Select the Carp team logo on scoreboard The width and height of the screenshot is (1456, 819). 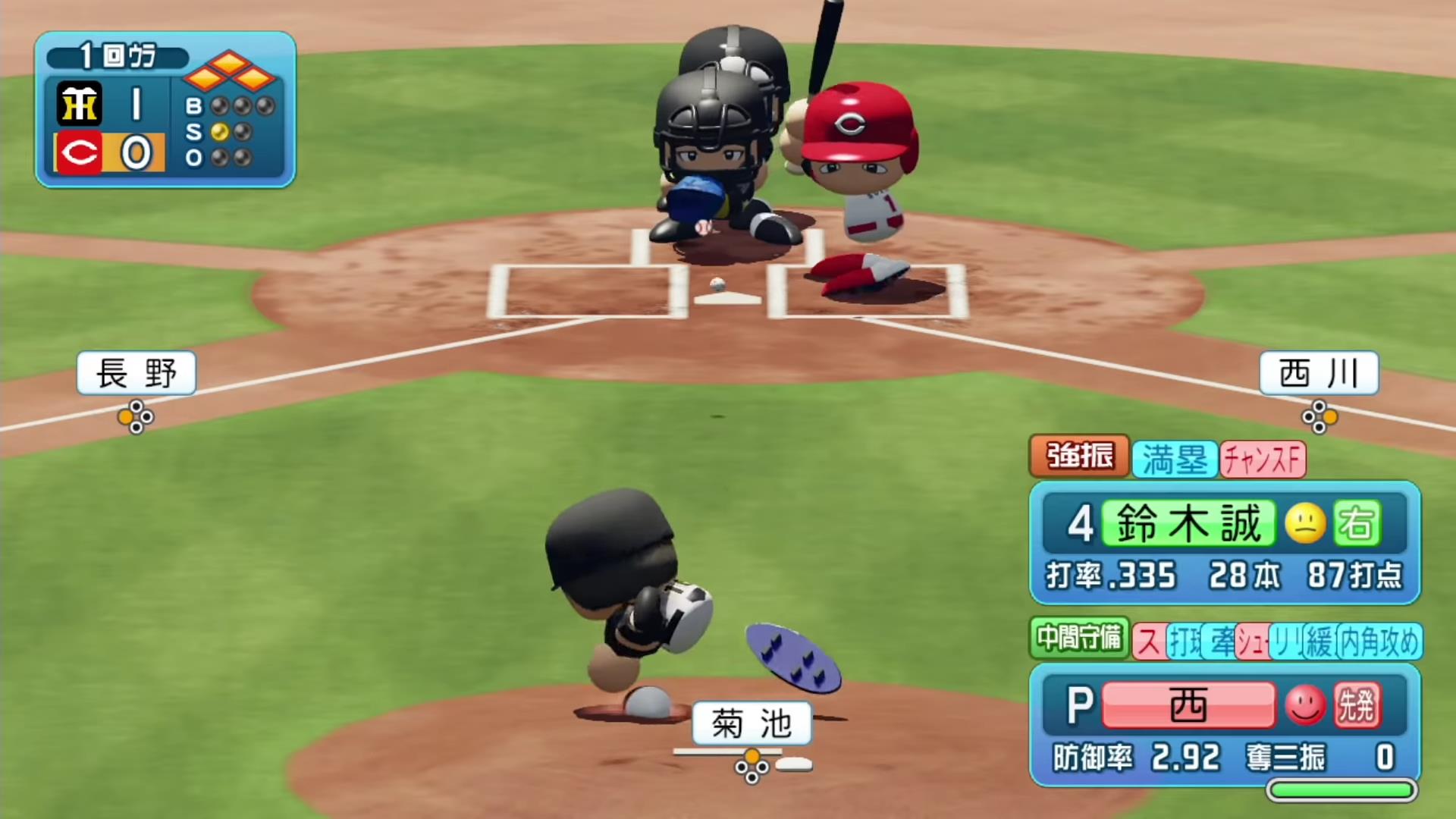point(80,153)
